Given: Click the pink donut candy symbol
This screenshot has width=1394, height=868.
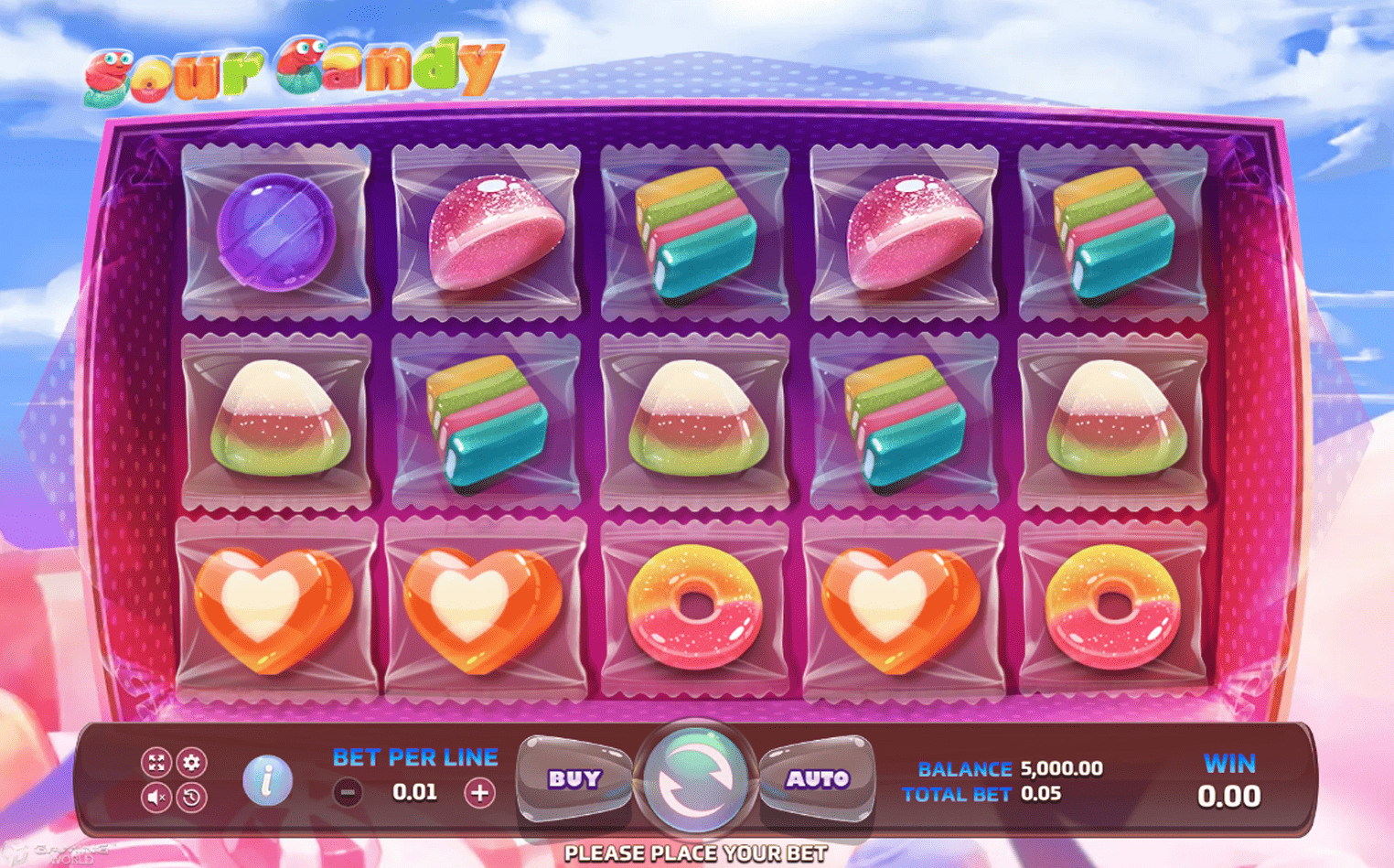Looking at the screenshot, I should (695, 608).
